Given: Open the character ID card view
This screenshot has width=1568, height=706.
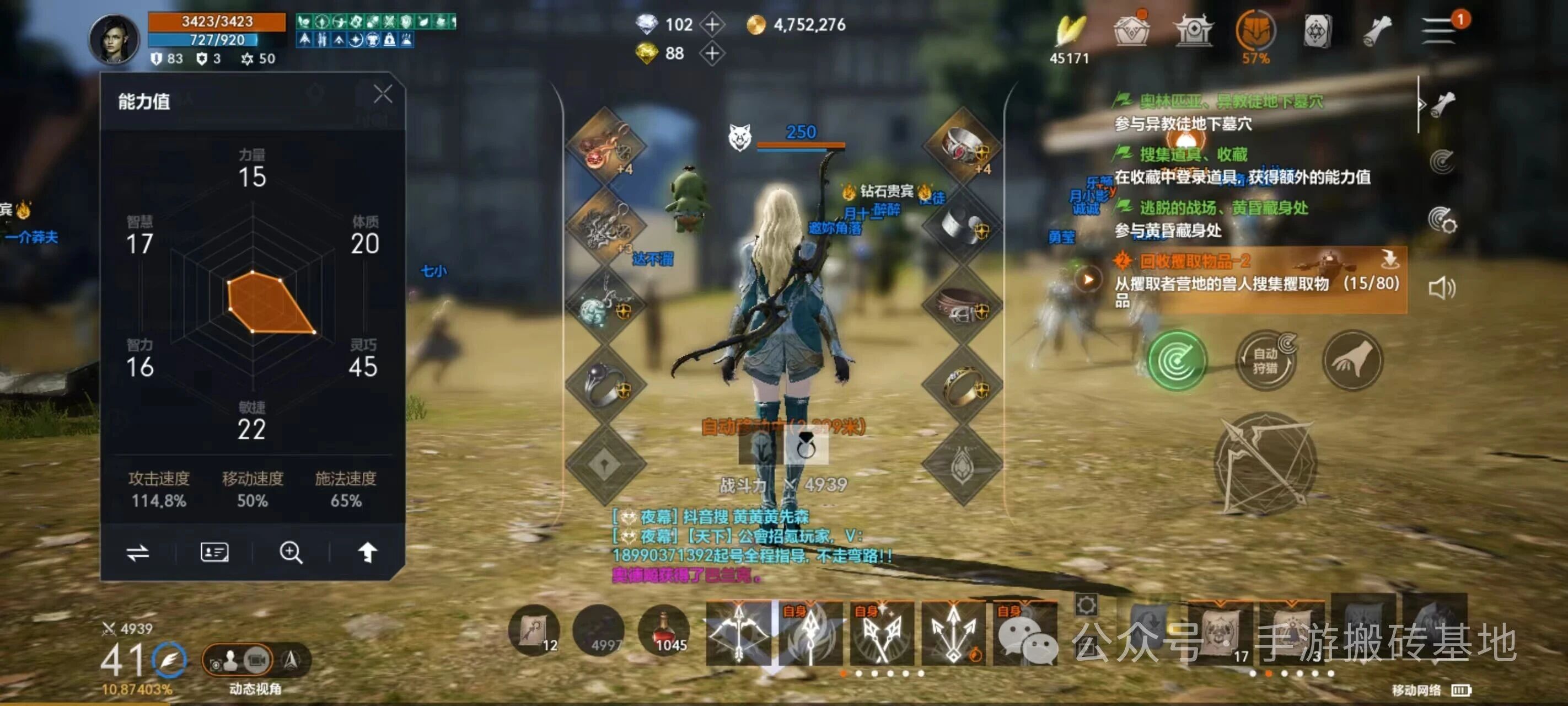Looking at the screenshot, I should click(214, 553).
